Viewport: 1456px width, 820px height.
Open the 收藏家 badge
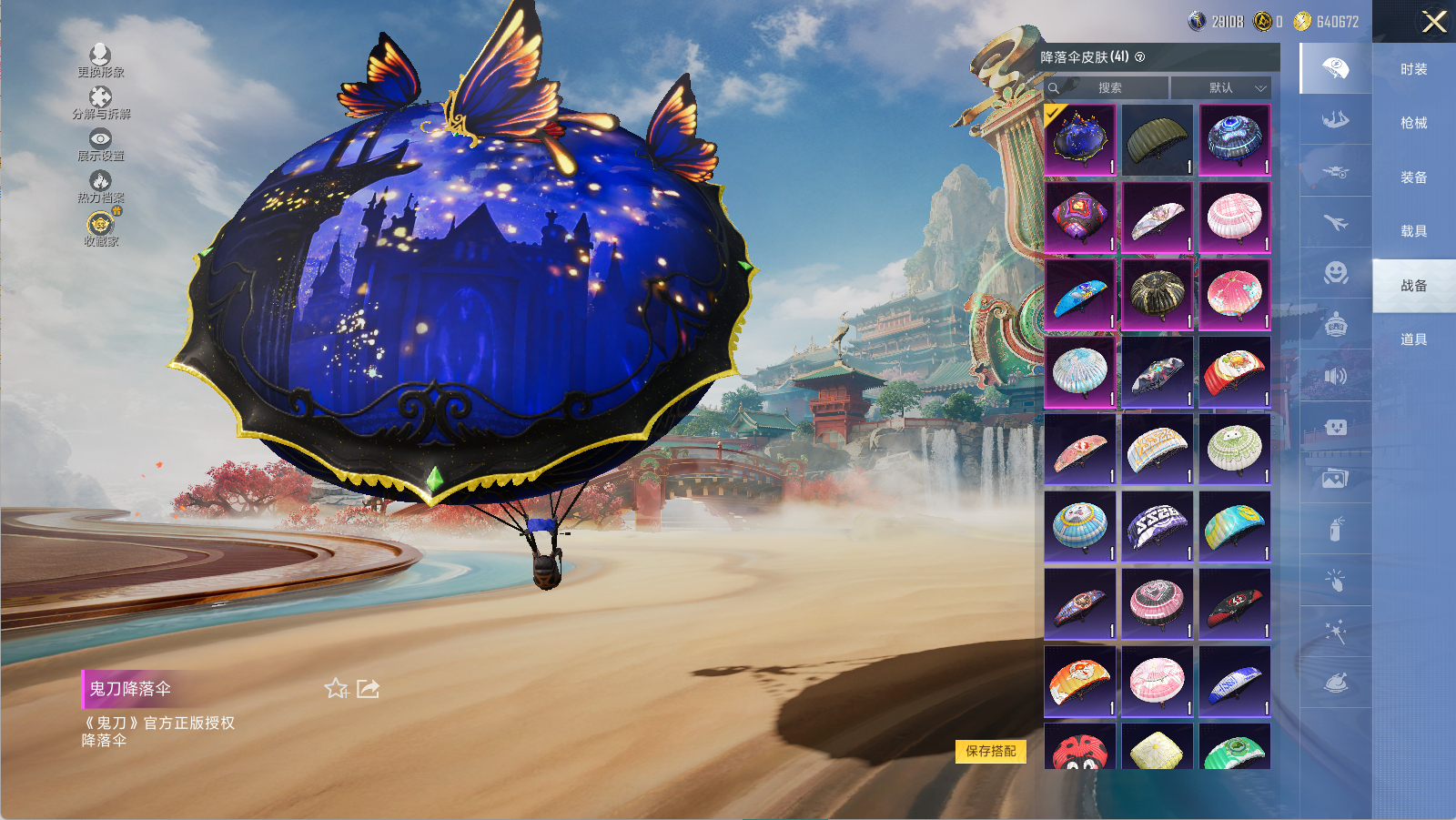100,228
